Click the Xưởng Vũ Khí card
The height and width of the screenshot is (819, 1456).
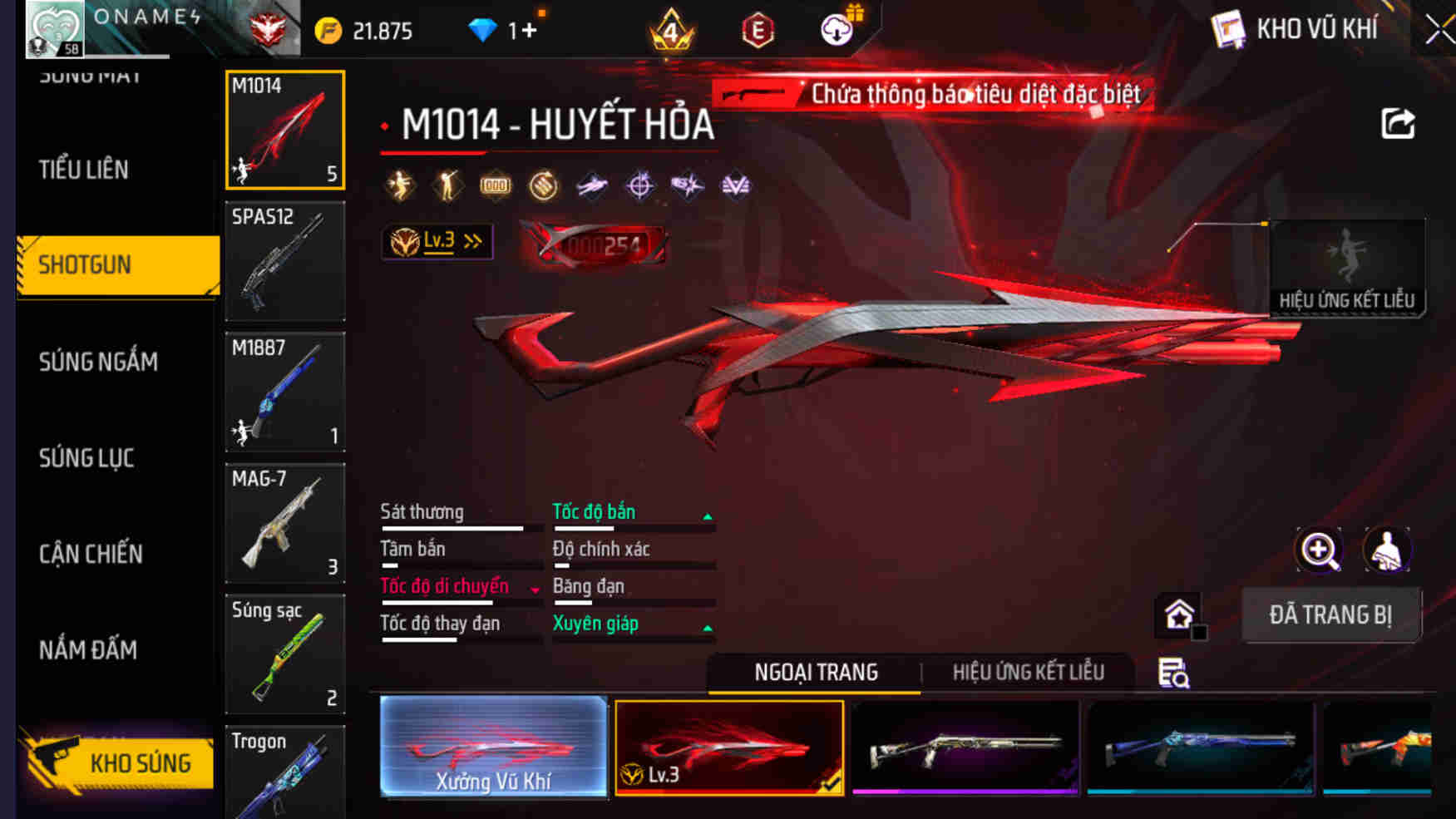pos(492,748)
